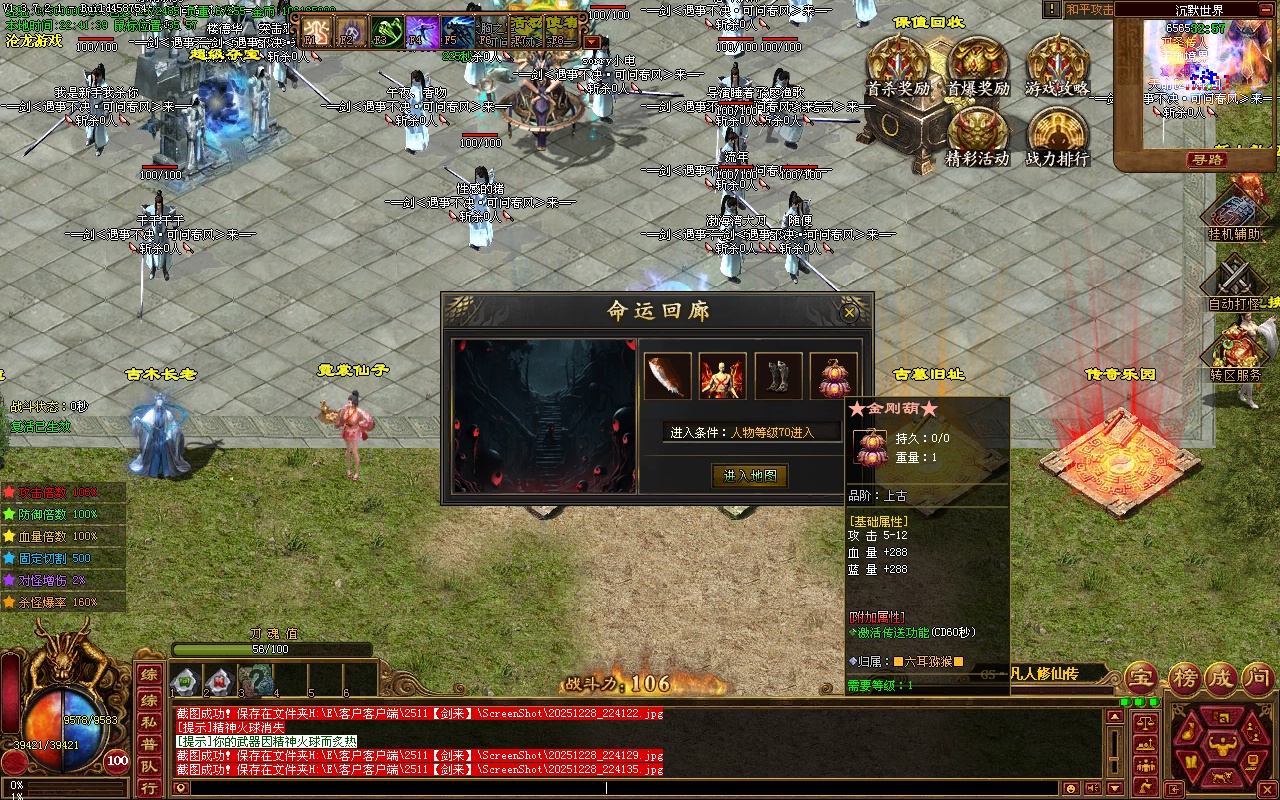Screen dimensions: 1280x800
Task: Close the 命运回廊 dialog window
Action: tap(850, 313)
